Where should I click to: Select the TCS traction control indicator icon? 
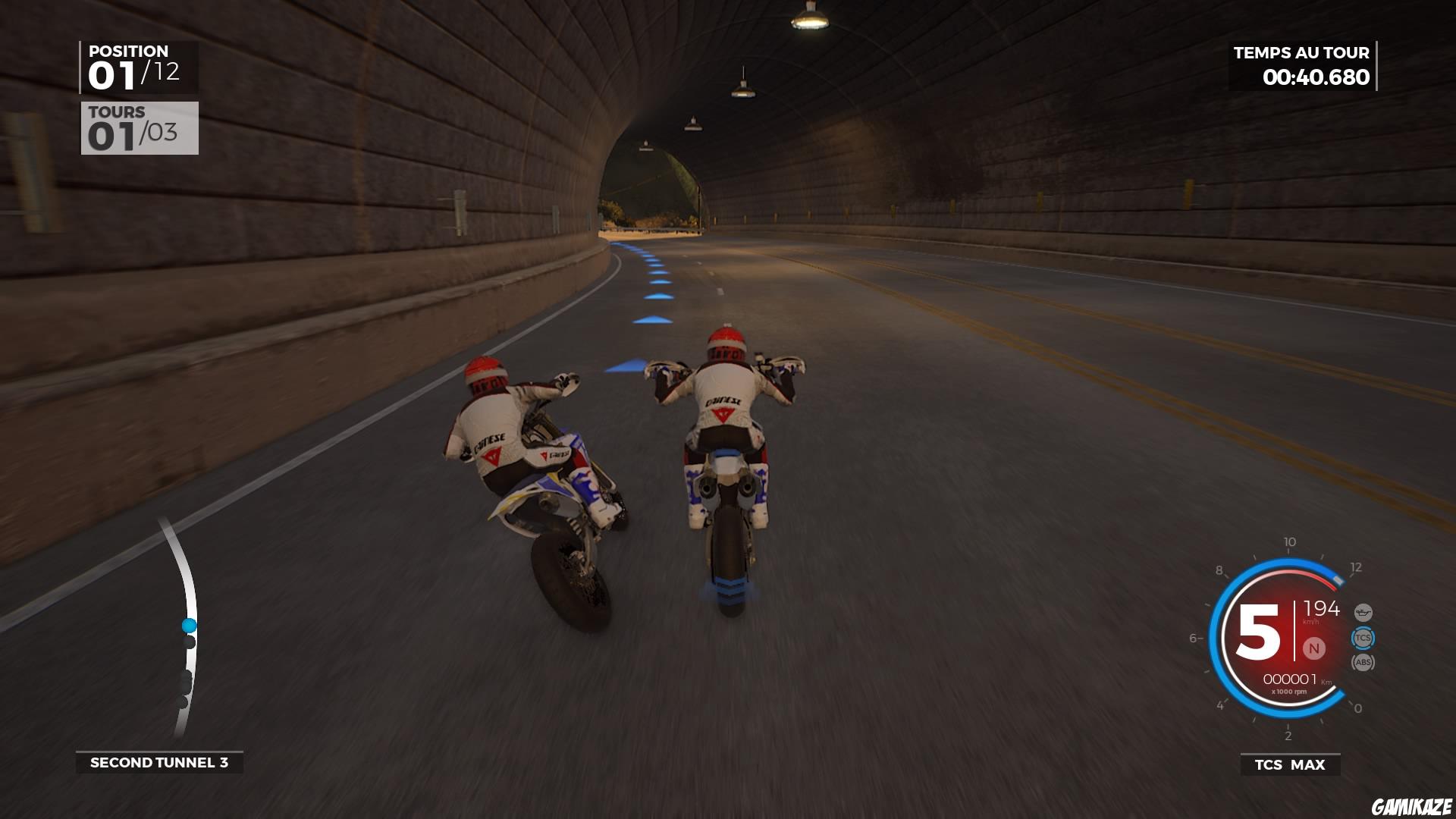(1363, 637)
